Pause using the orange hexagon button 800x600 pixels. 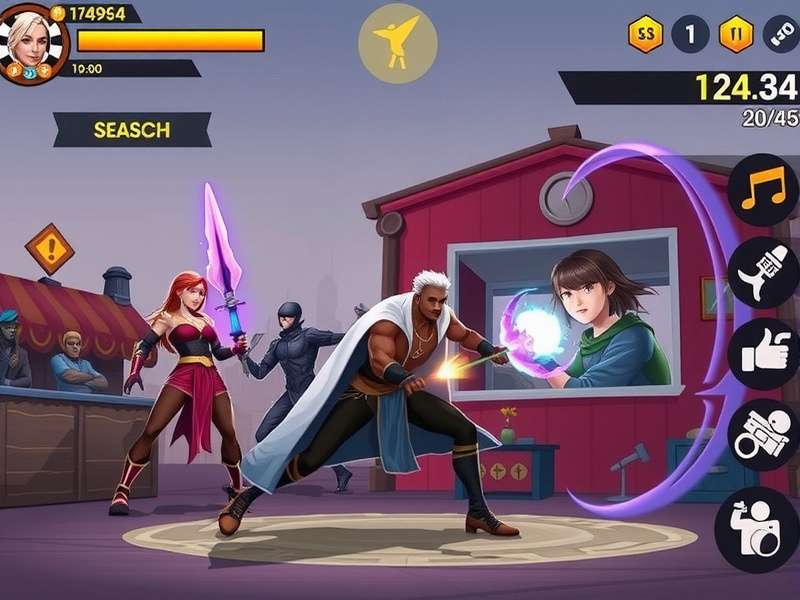736,35
